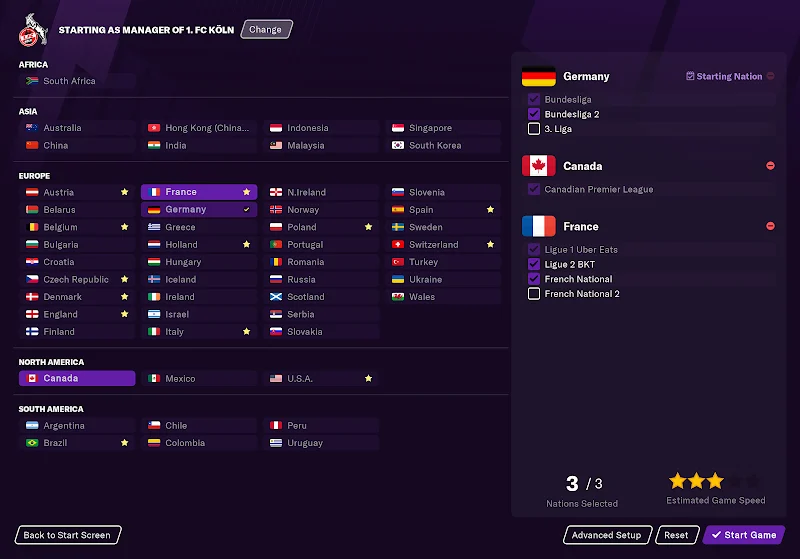Toggle the Canadian Premier League checkbox
800x559 pixels.
pos(534,189)
